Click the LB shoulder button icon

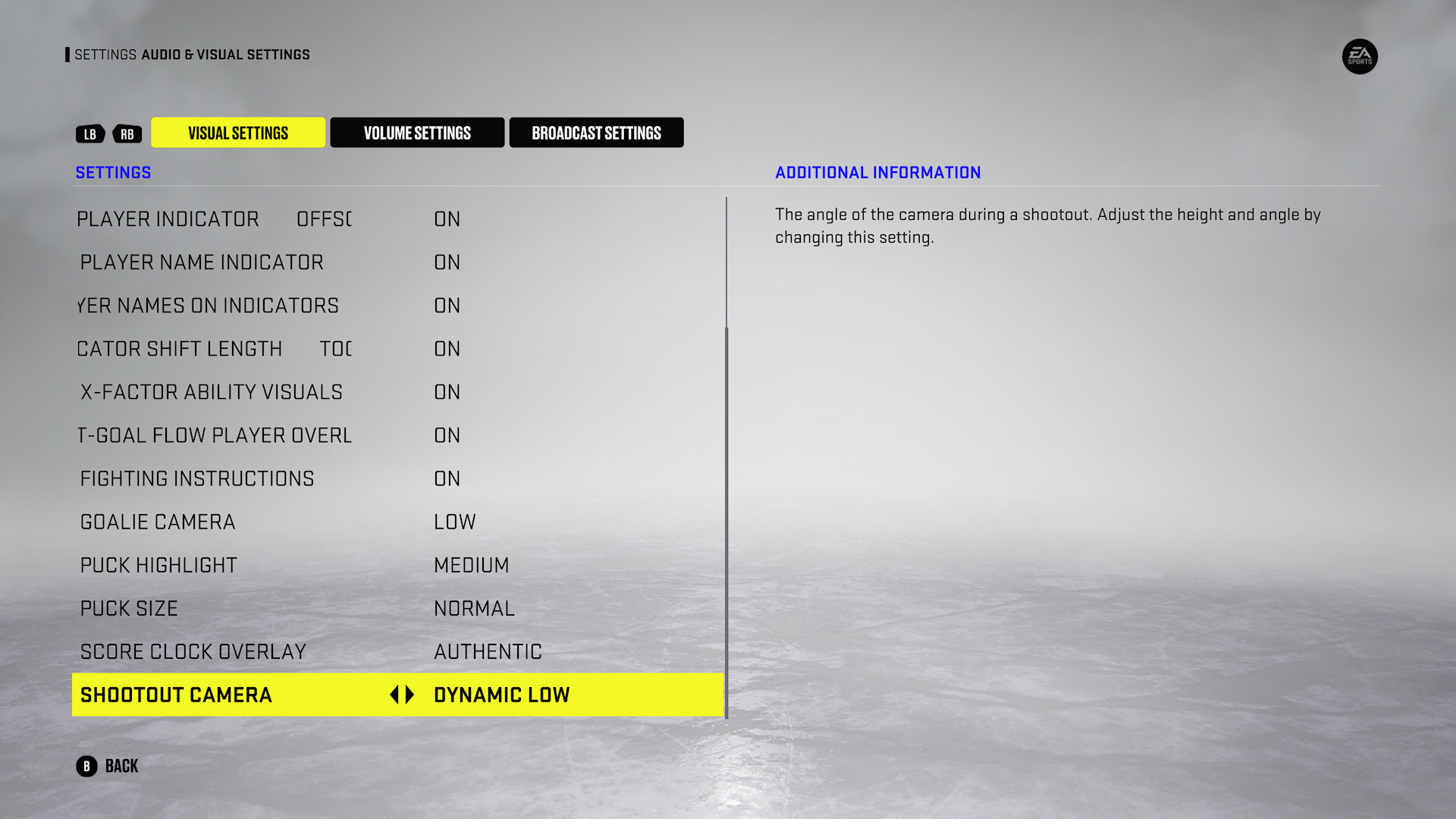[x=90, y=133]
